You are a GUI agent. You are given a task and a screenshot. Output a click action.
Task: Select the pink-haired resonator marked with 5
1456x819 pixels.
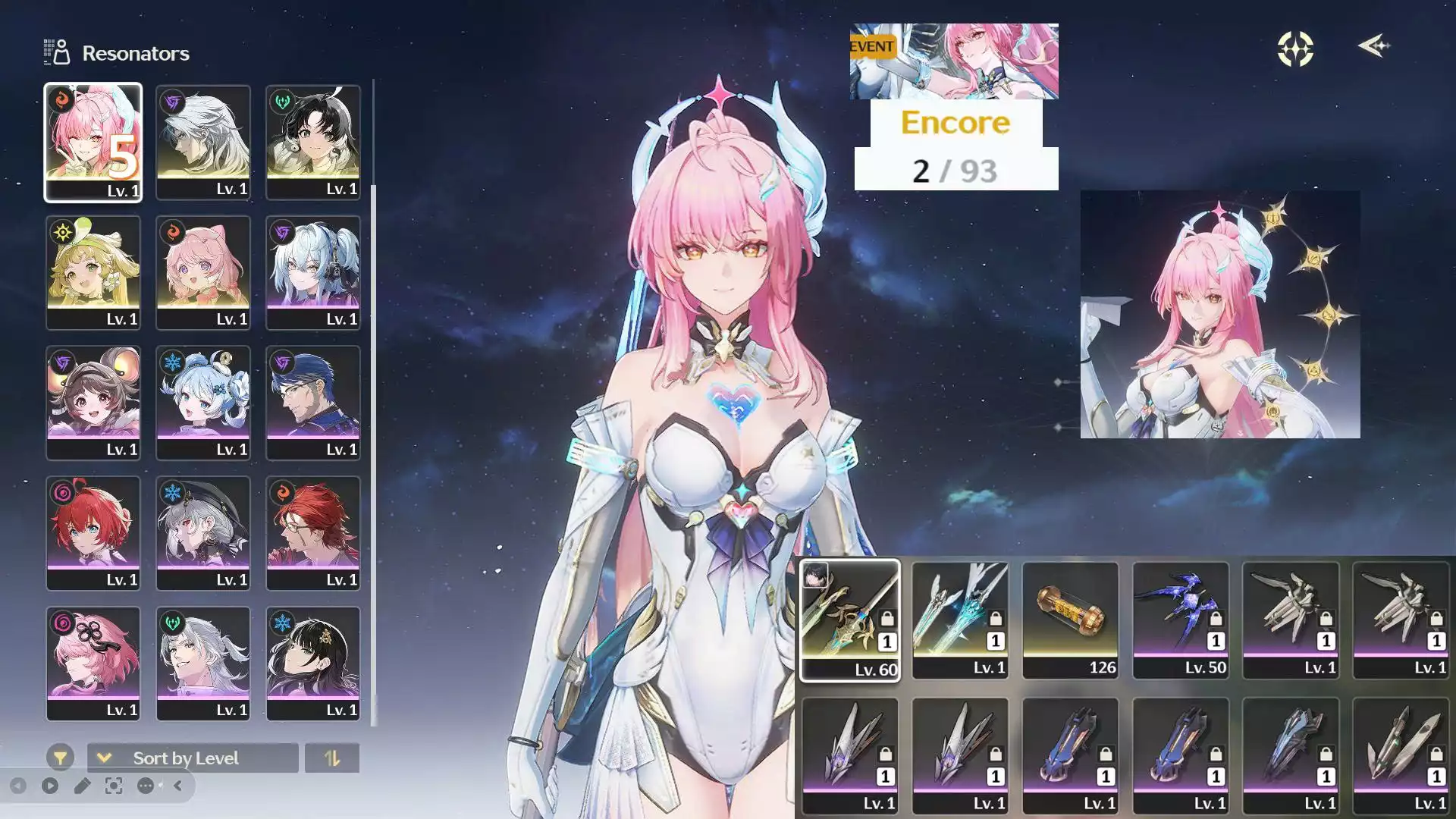point(93,142)
